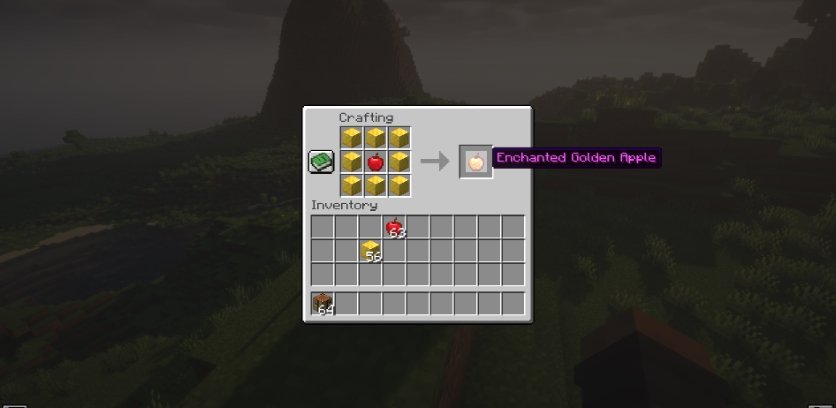836x408 pixels.
Task: Take the Enchanted Golden Apple from the output slot
Action: tap(475, 161)
